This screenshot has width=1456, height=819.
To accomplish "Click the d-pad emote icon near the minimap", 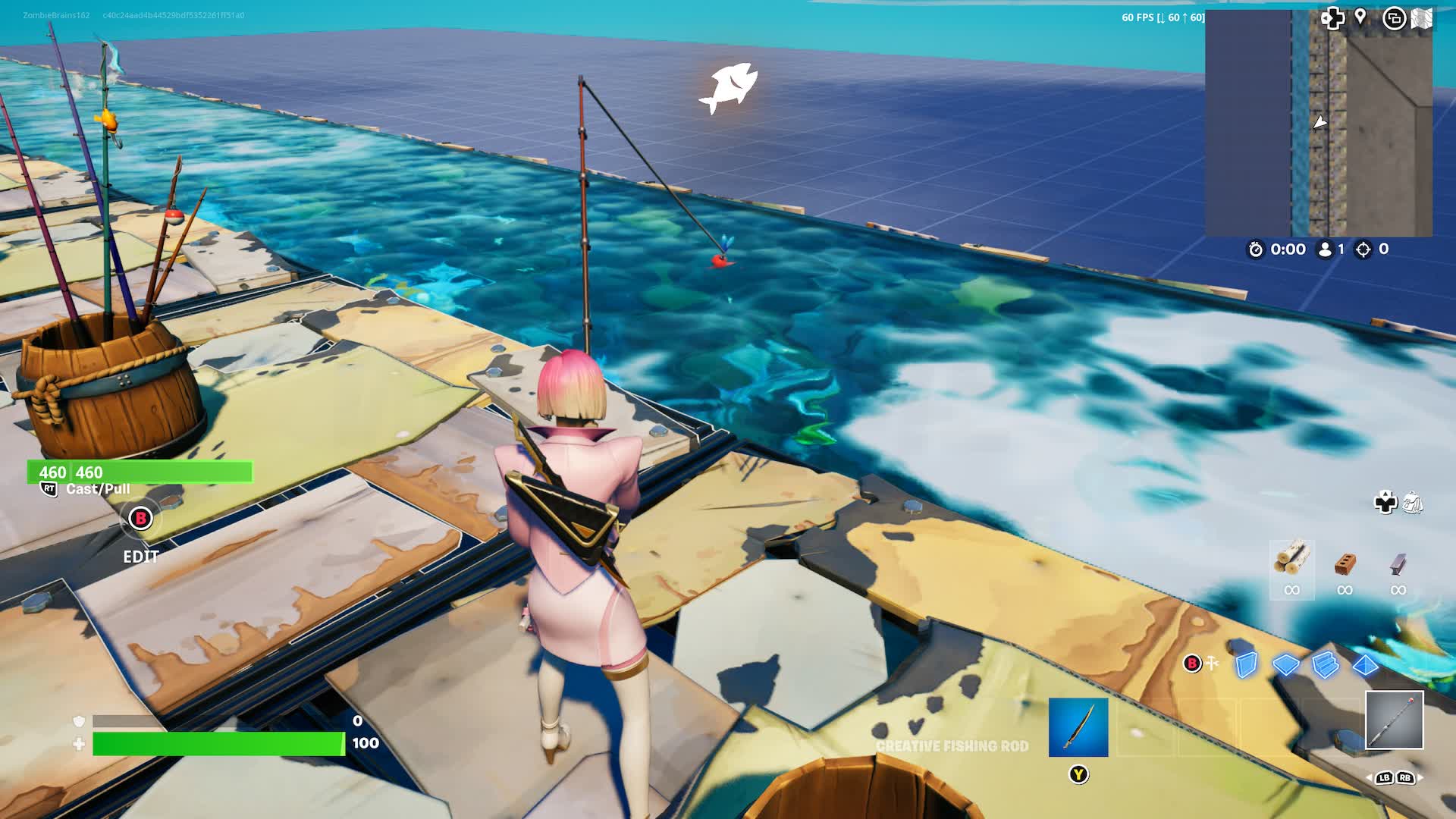I will point(1332,17).
